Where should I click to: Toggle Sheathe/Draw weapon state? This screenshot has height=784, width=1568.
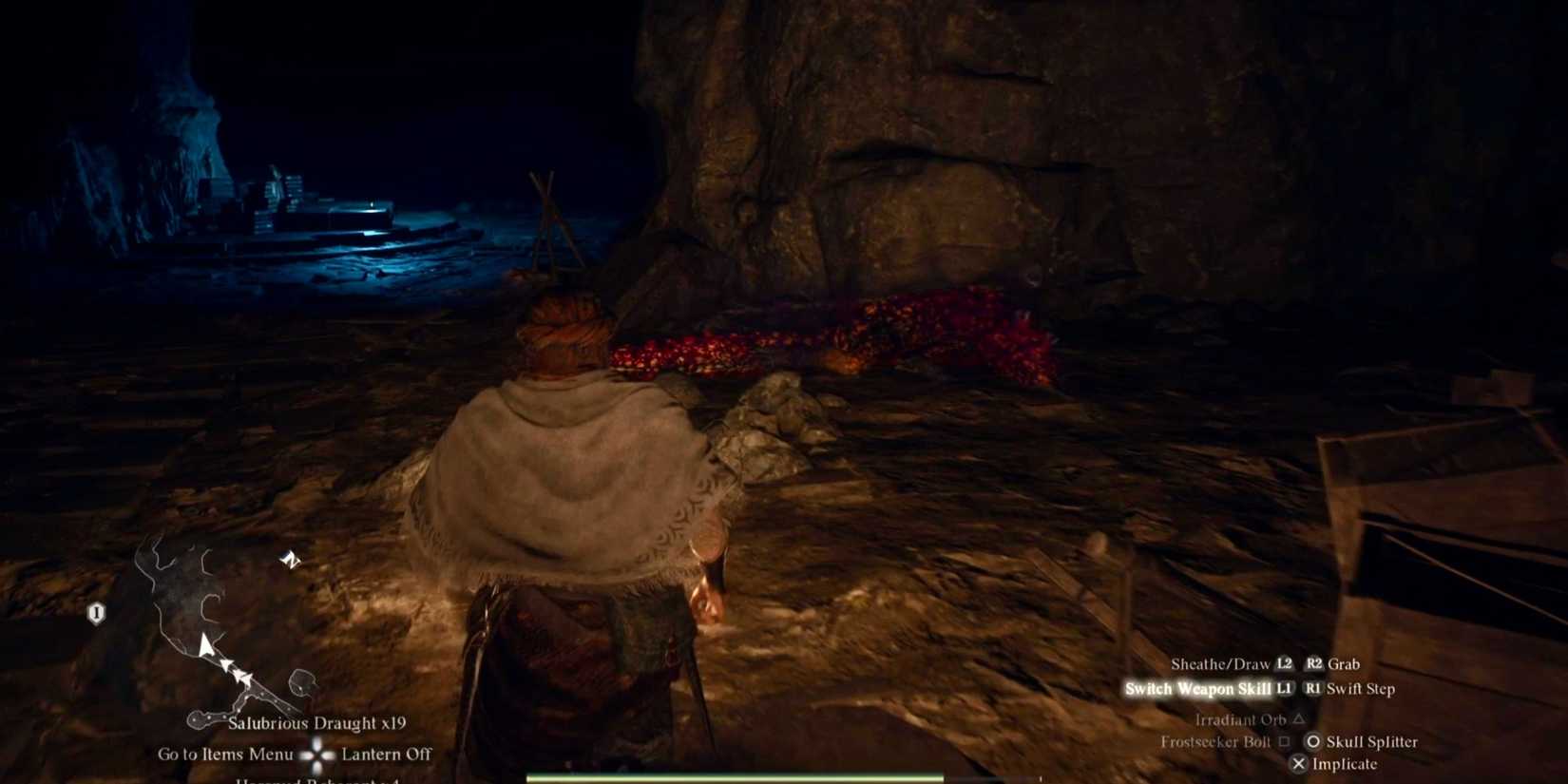coord(1220,663)
